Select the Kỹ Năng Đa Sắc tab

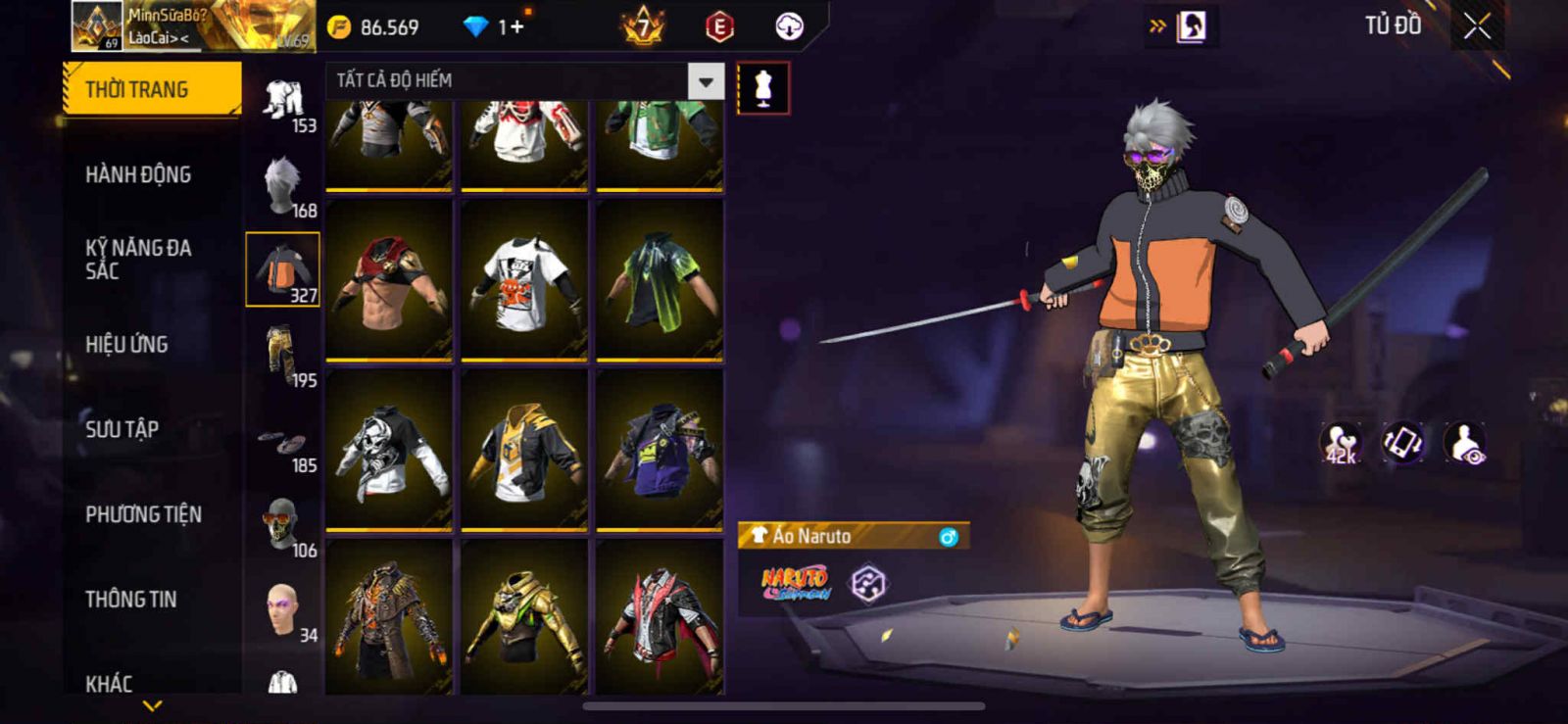138,259
